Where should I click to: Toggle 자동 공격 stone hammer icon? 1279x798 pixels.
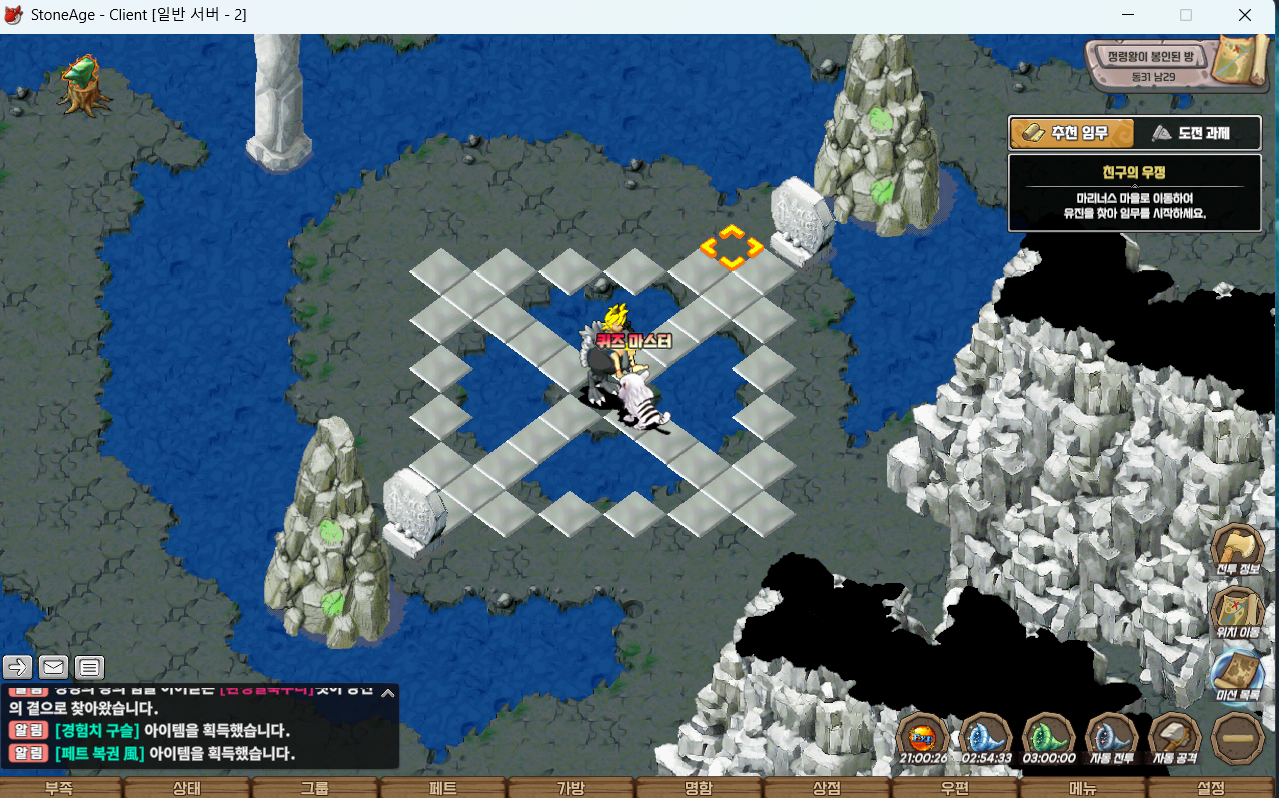pos(1174,738)
